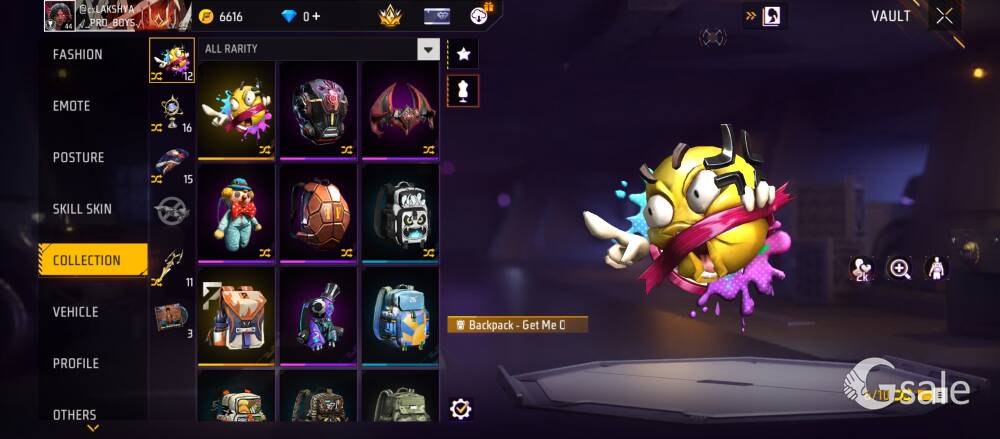Go to the Profile section
This screenshot has height=439, width=1000.
coord(76,363)
